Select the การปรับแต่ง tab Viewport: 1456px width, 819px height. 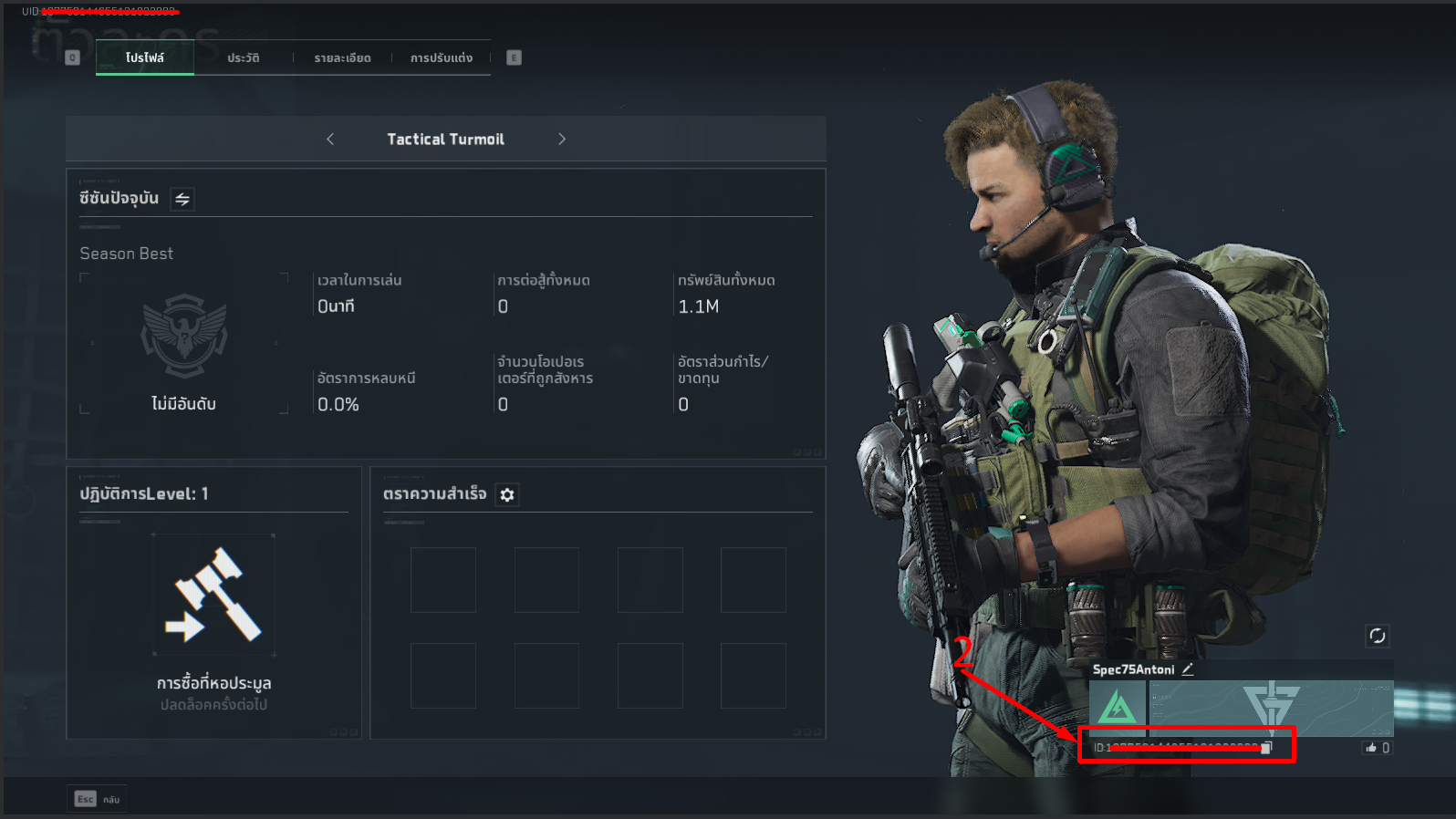tap(441, 57)
